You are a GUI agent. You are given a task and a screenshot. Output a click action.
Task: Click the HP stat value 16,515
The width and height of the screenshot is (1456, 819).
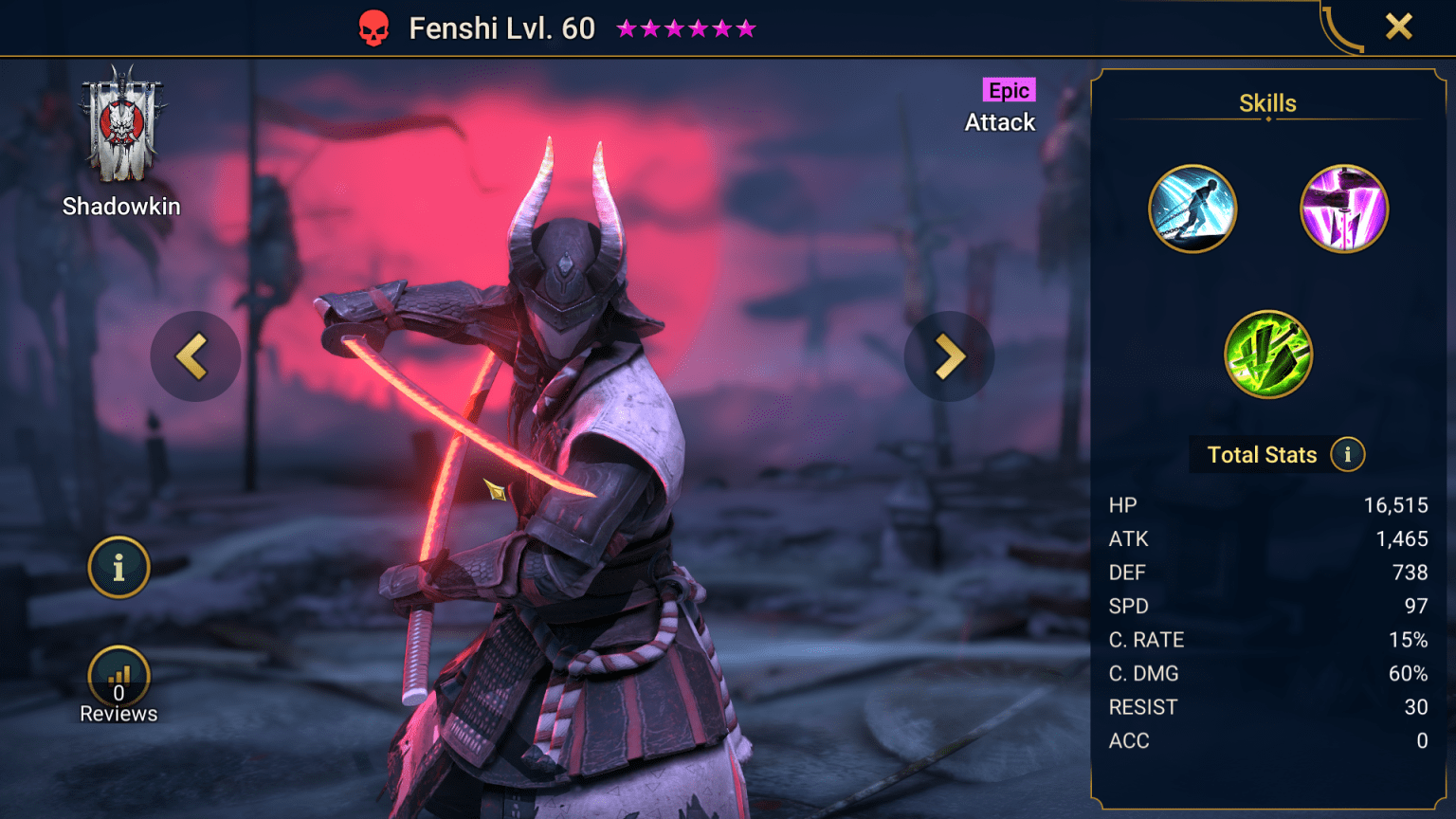1396,504
